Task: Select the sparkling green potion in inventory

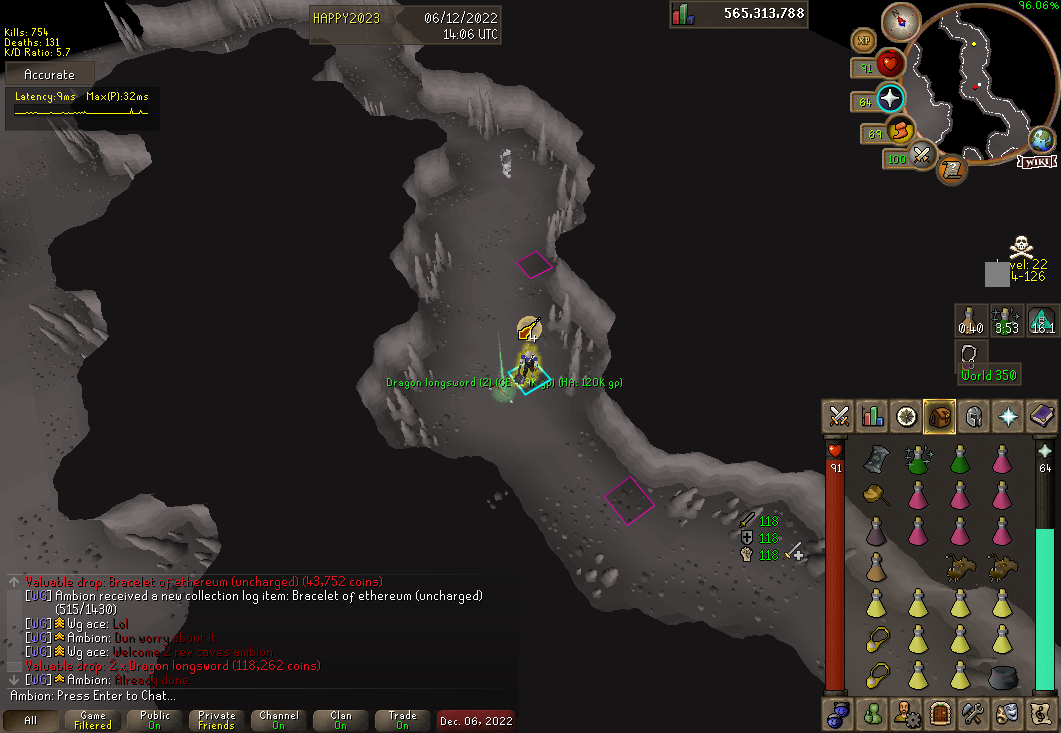Action: click(x=918, y=459)
